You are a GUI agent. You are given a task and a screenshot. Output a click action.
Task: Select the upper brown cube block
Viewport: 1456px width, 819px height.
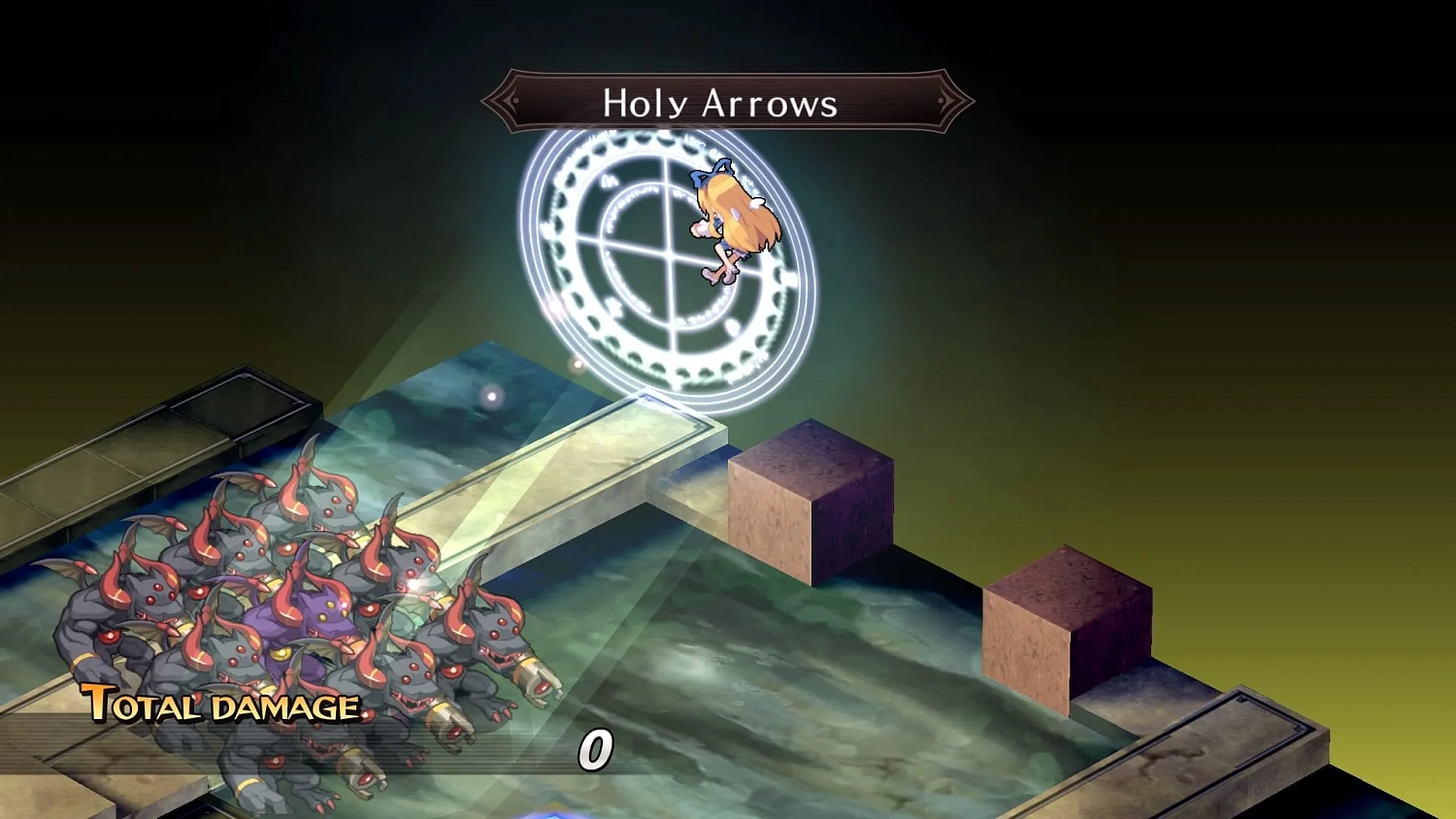click(x=813, y=495)
